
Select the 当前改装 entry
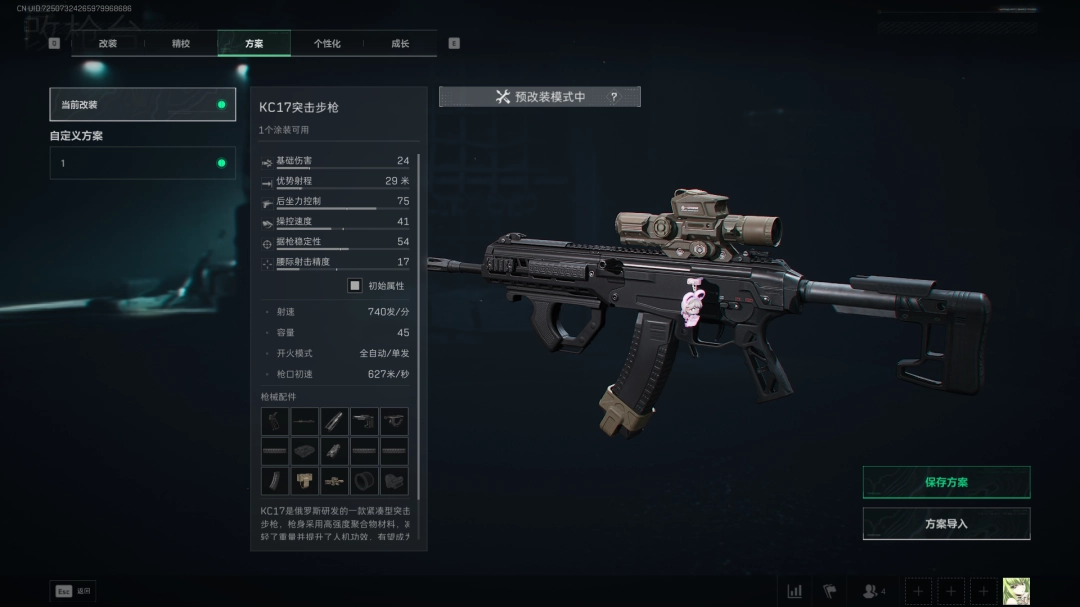click(x=143, y=104)
